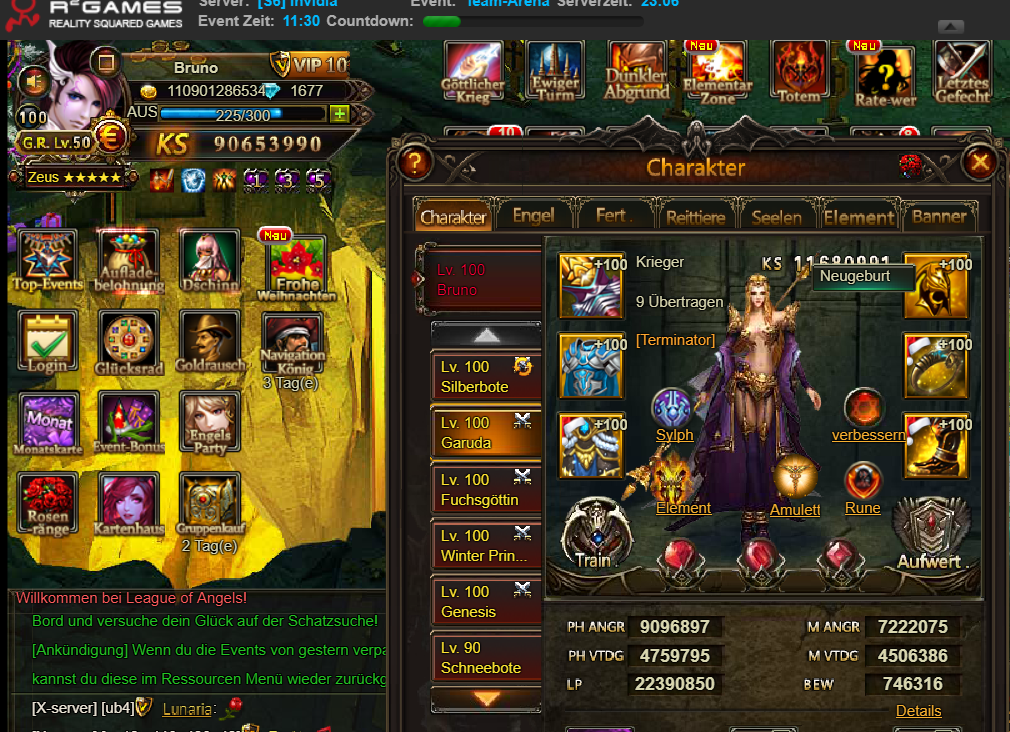Click the question mark help button
The width and height of the screenshot is (1010, 732).
[x=414, y=162]
